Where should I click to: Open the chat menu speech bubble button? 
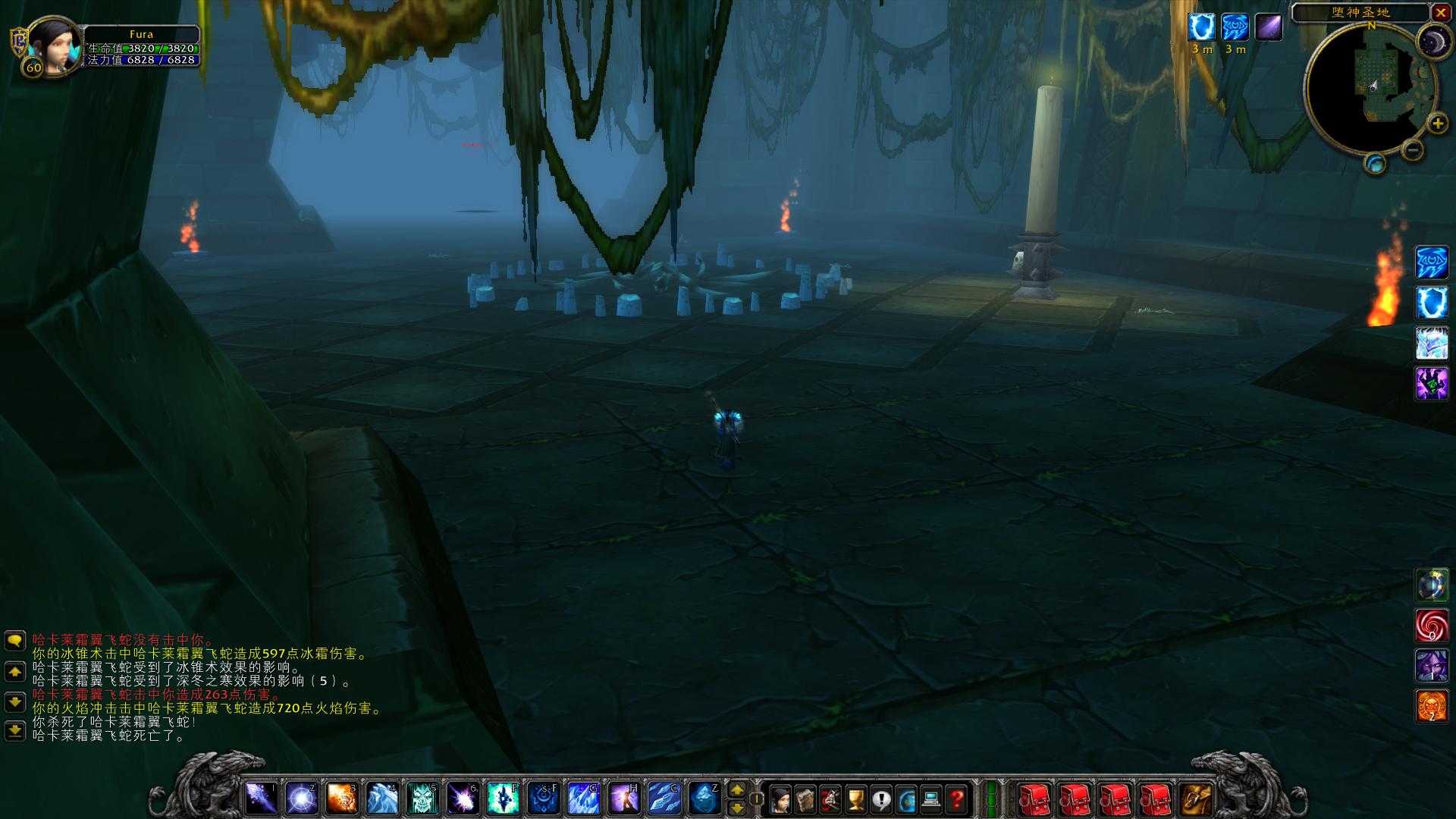coord(15,641)
